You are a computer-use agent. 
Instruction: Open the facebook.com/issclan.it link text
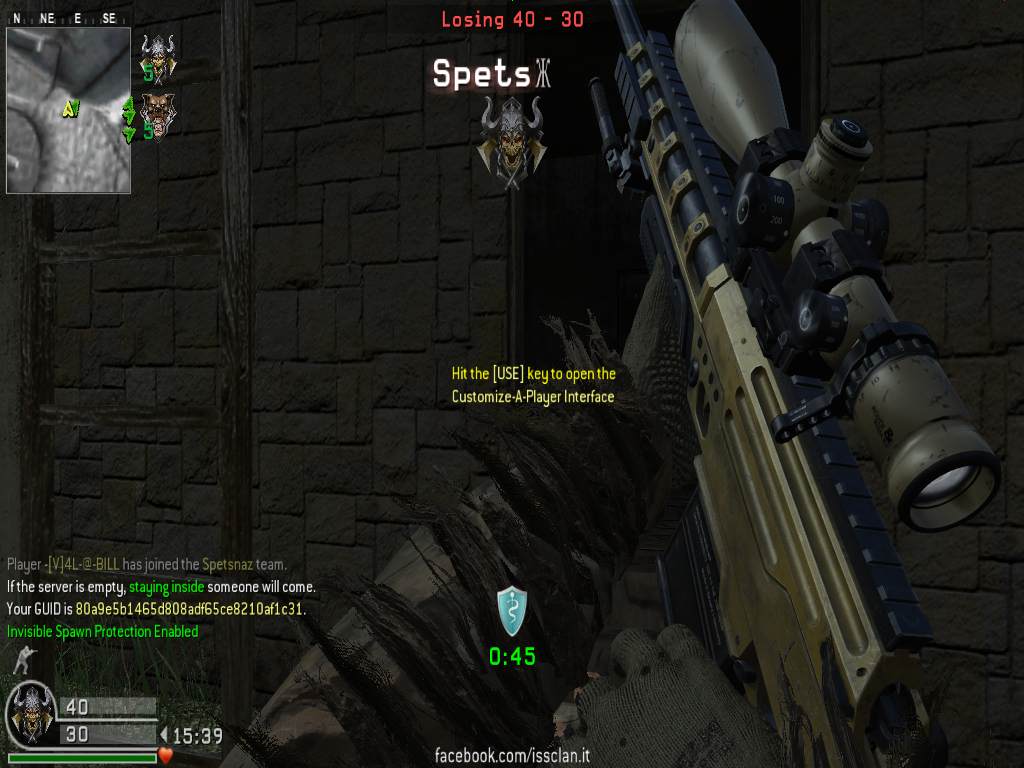coord(512,755)
